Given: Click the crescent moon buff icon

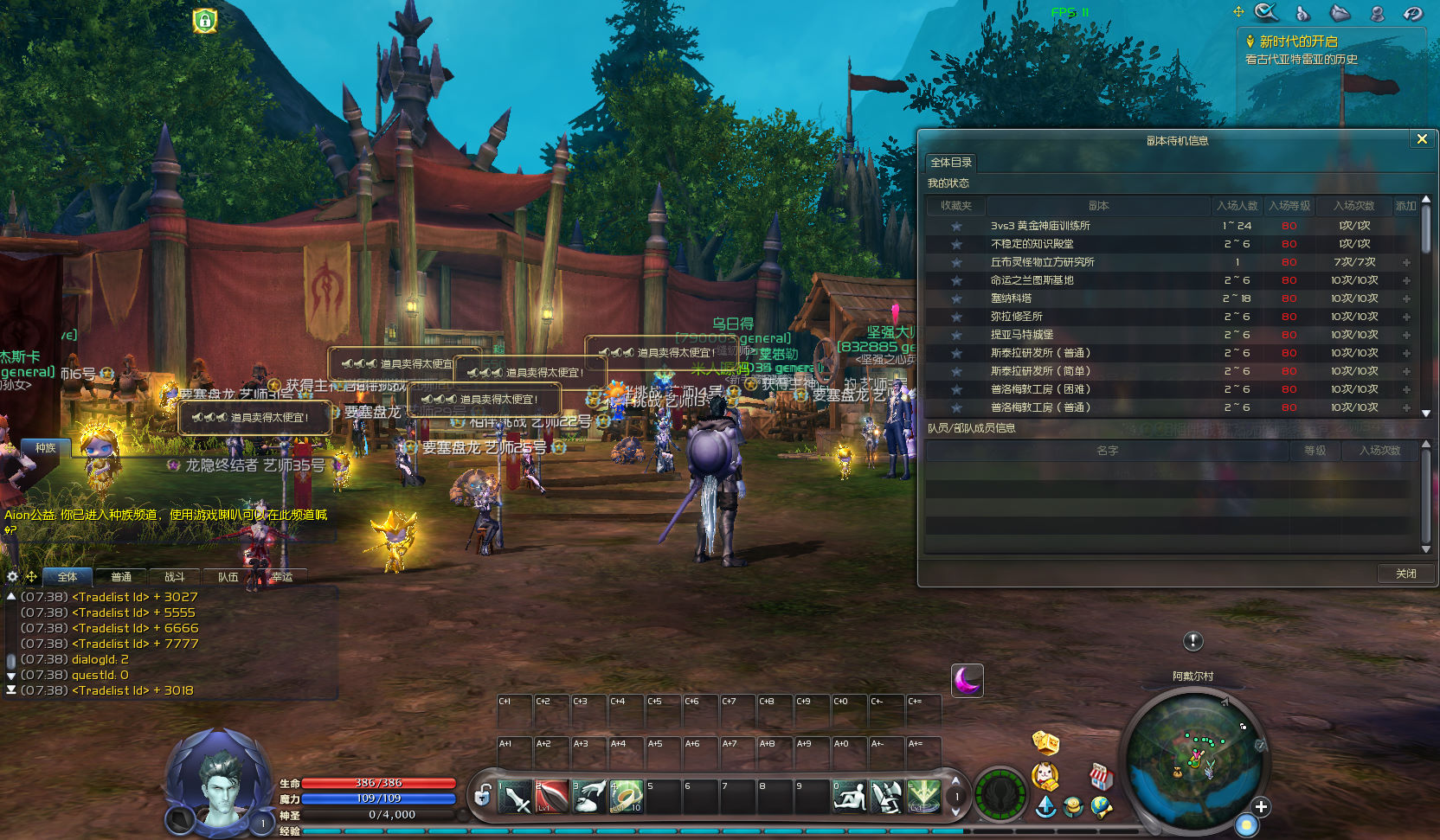Looking at the screenshot, I should (x=967, y=680).
